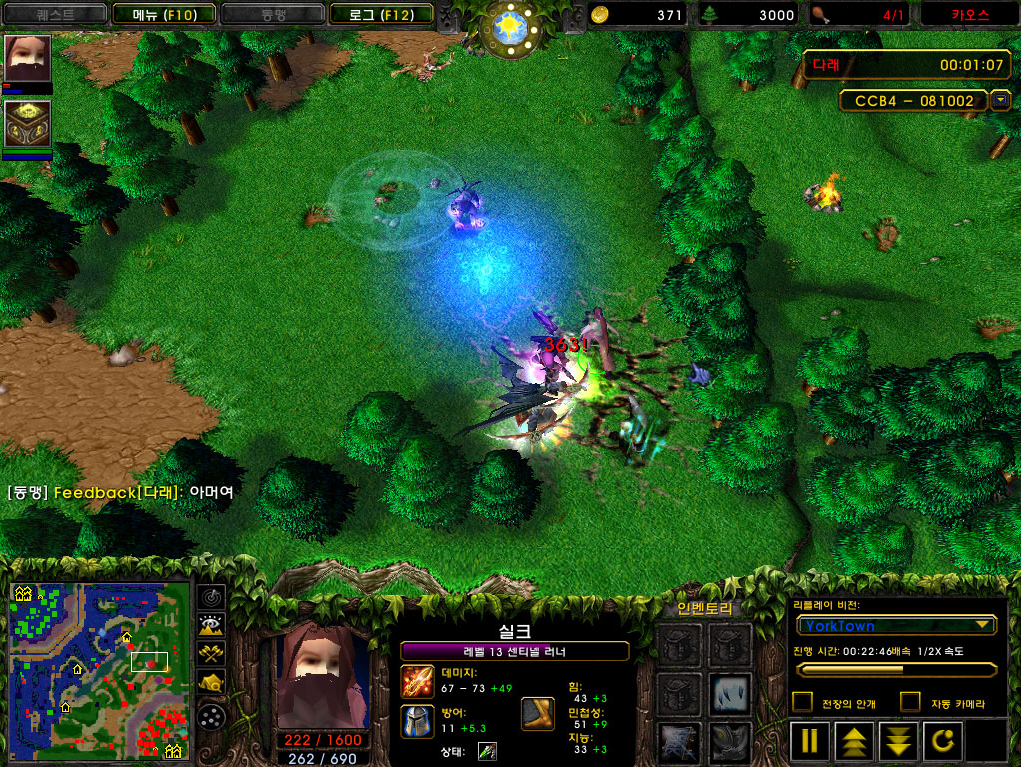Pause the replay
The height and width of the screenshot is (767, 1021).
tap(810, 741)
